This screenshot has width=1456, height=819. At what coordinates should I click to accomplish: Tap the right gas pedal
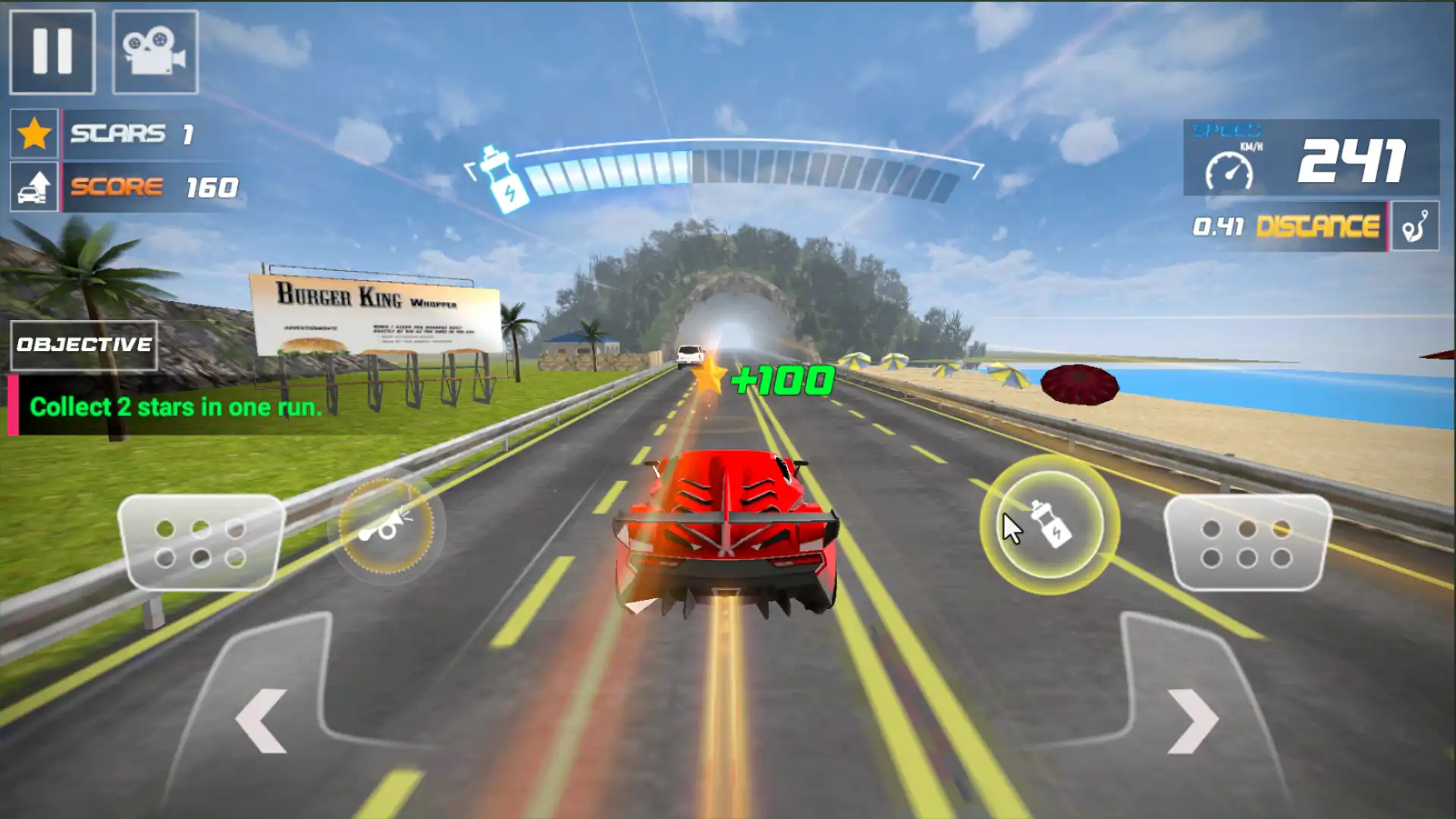coord(1247,543)
